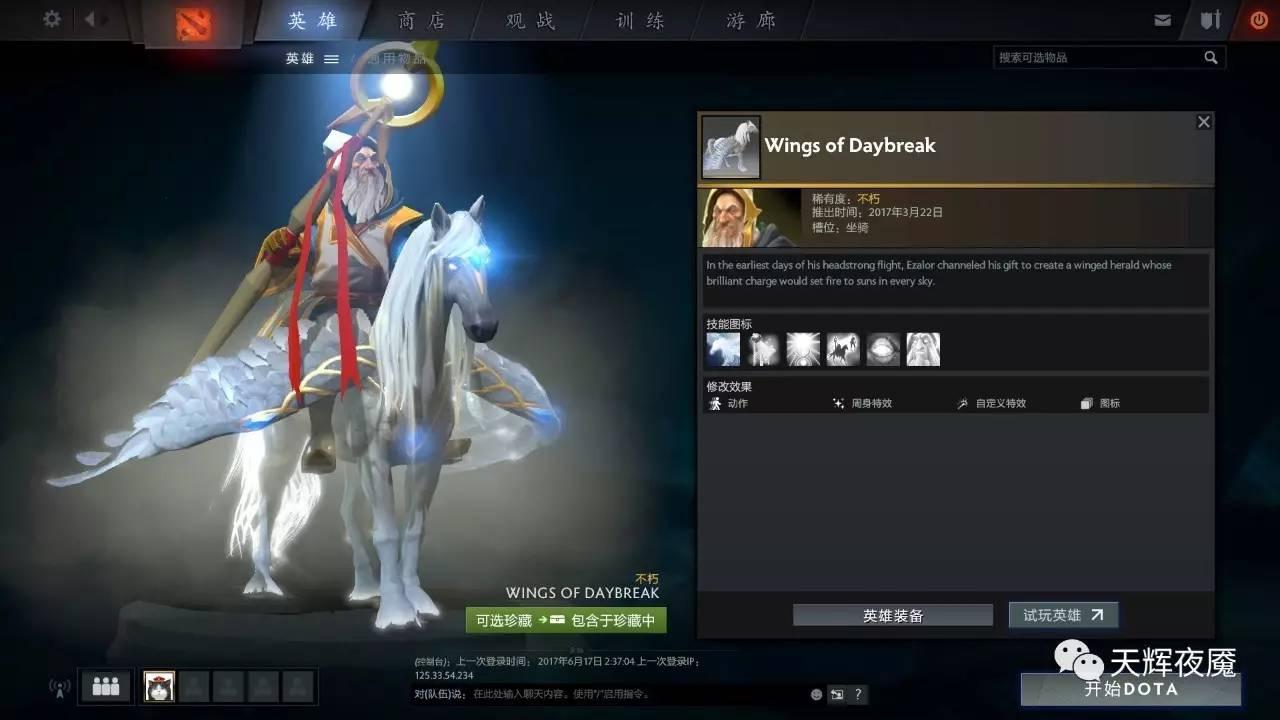Open the chat help question mark dropdown
This screenshot has height=720, width=1280.
tap(857, 694)
